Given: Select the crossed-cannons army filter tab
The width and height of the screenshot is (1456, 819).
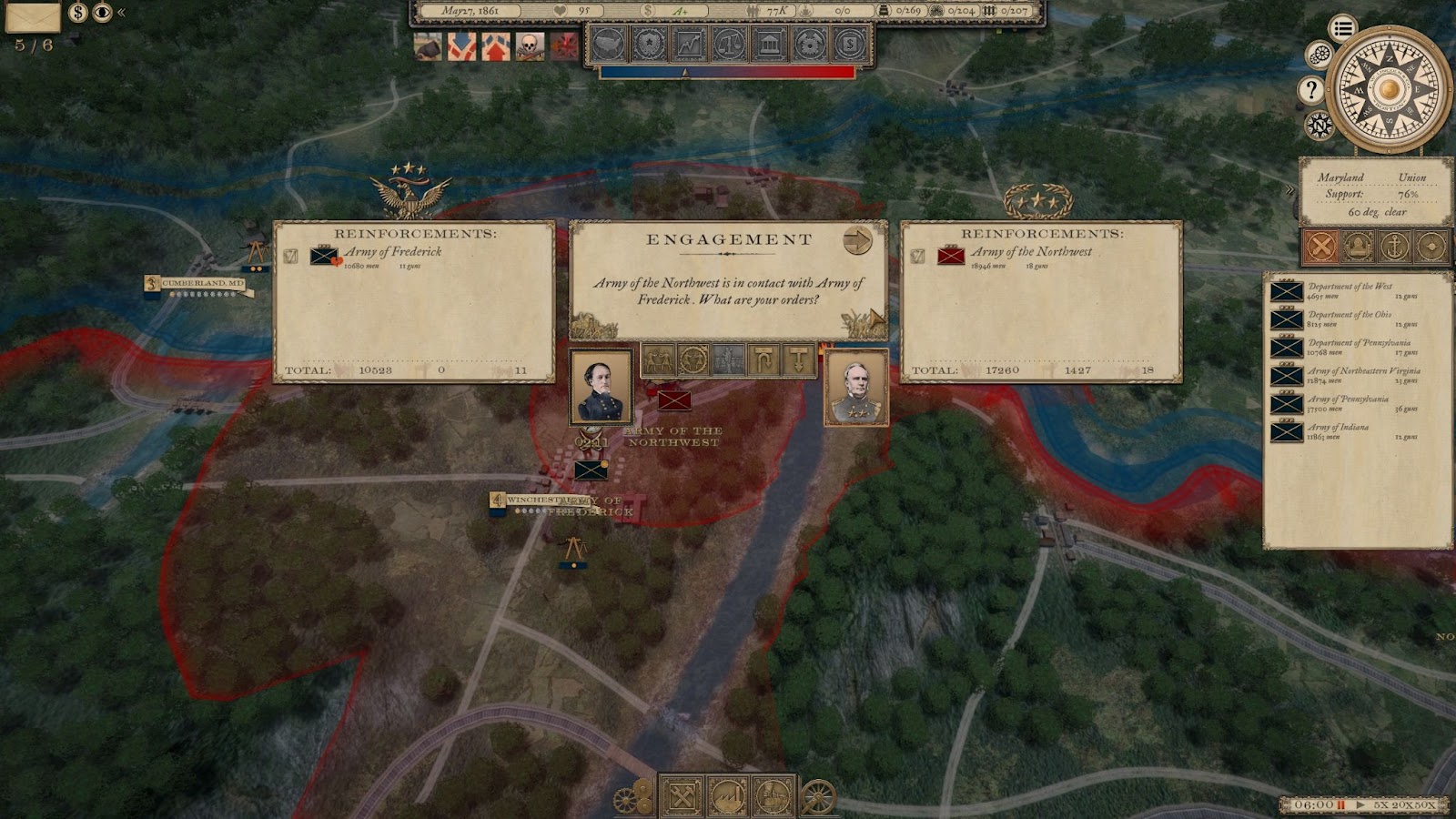Looking at the screenshot, I should [1321, 246].
